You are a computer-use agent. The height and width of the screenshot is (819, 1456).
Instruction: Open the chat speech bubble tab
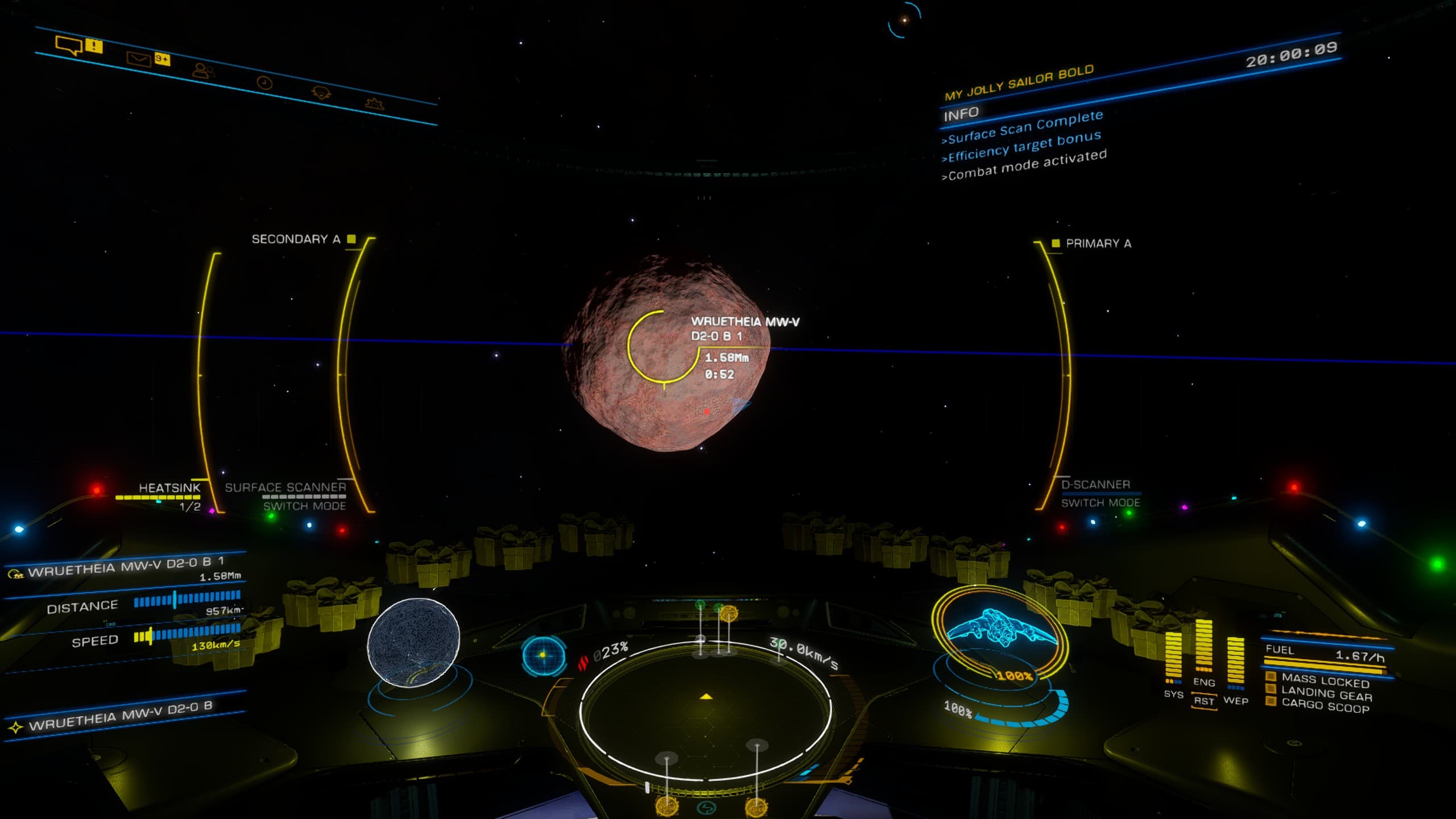pos(69,44)
